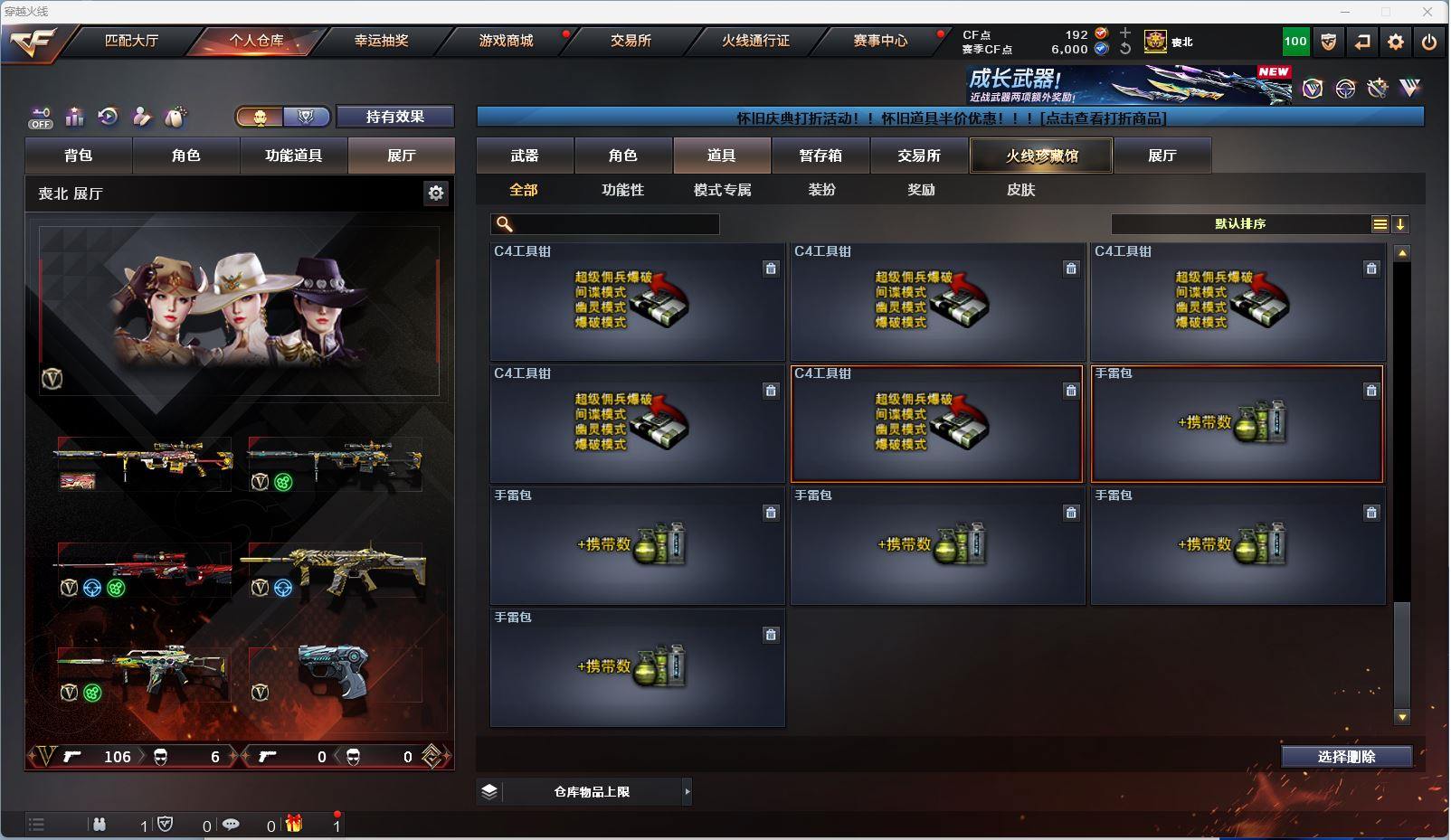Open the 火线通行证 battle pass menu

755,41
